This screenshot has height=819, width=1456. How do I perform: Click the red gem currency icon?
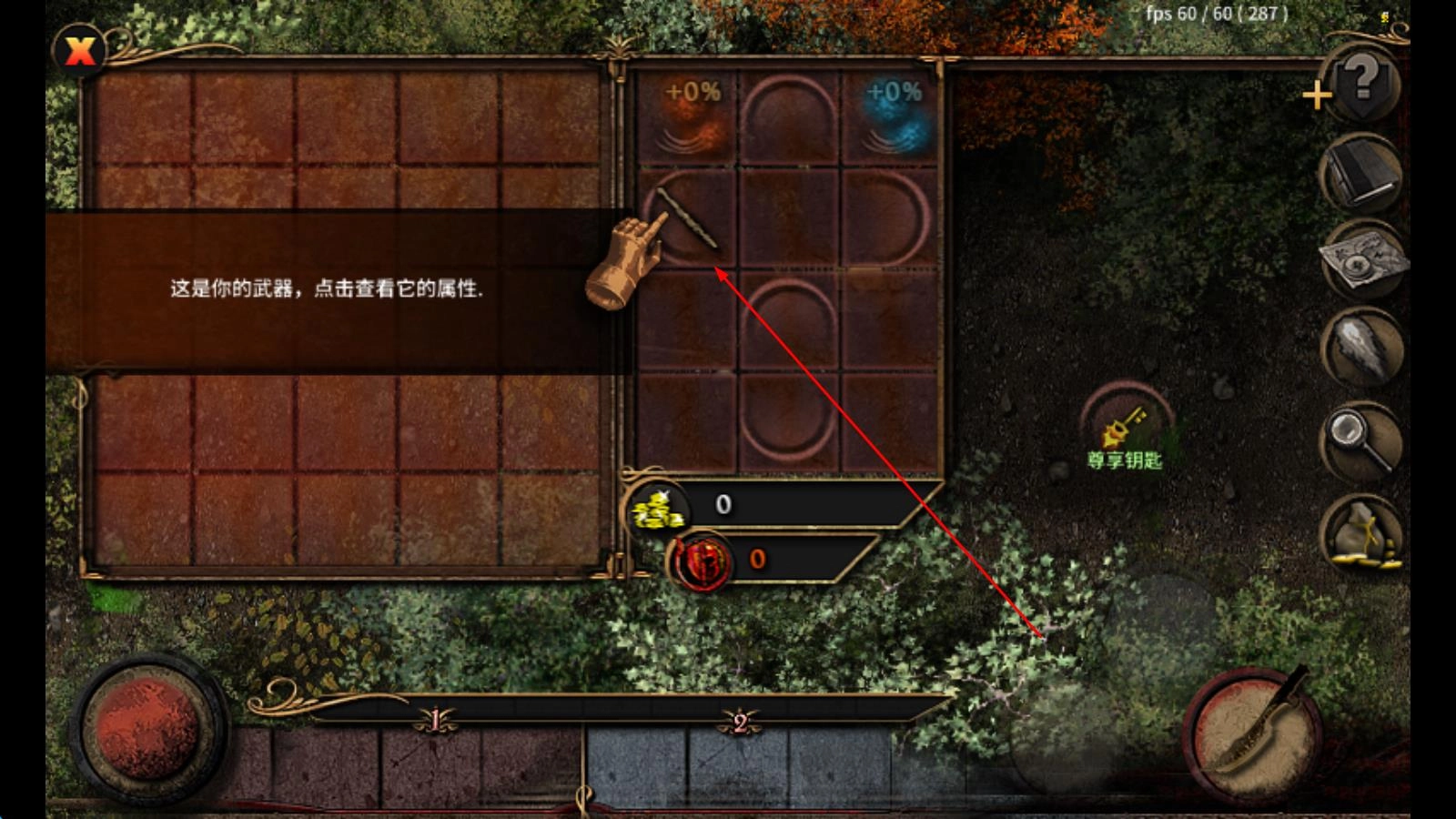coord(702,560)
